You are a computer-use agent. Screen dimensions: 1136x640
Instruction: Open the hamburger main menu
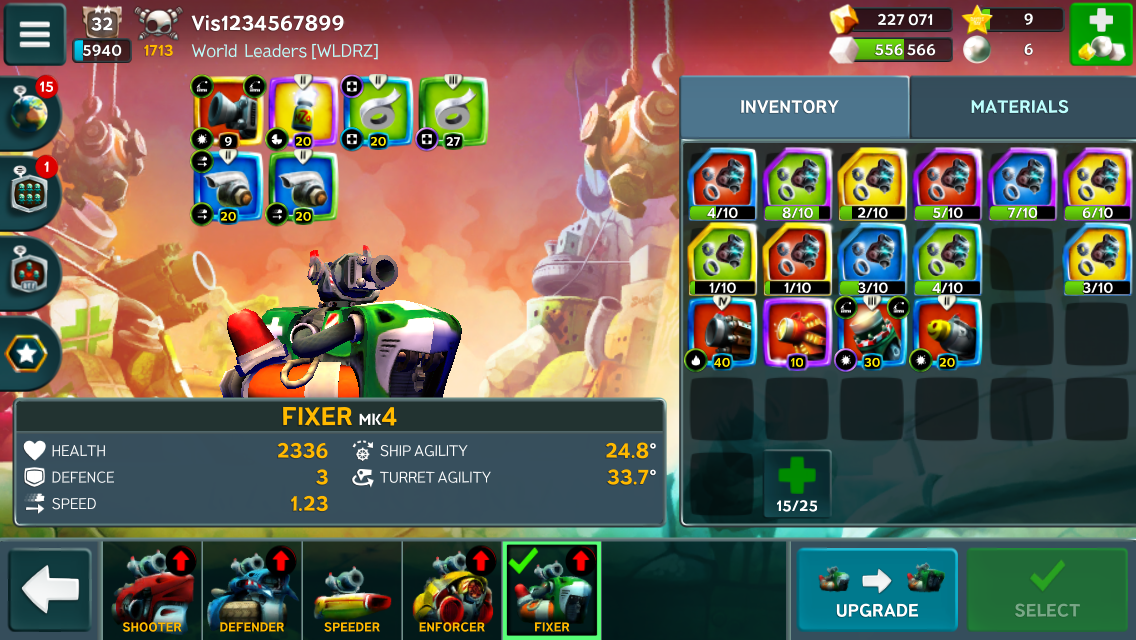35,34
